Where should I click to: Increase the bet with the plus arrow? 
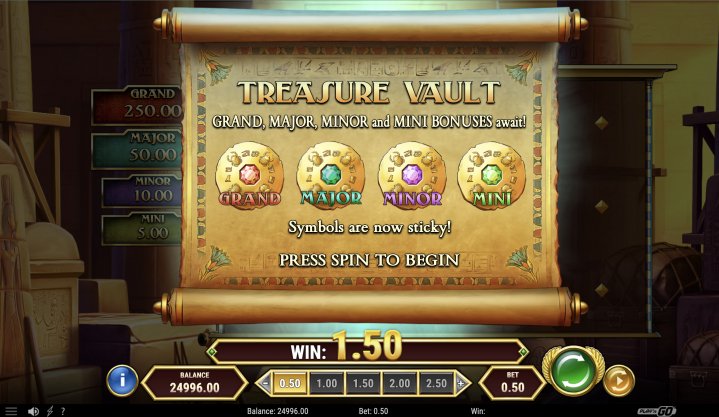tap(461, 383)
